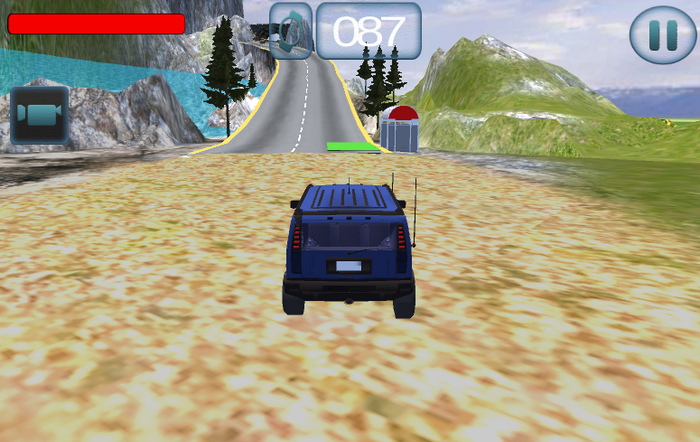Pause the game with the pause button
The image size is (700, 442).
[x=662, y=36]
